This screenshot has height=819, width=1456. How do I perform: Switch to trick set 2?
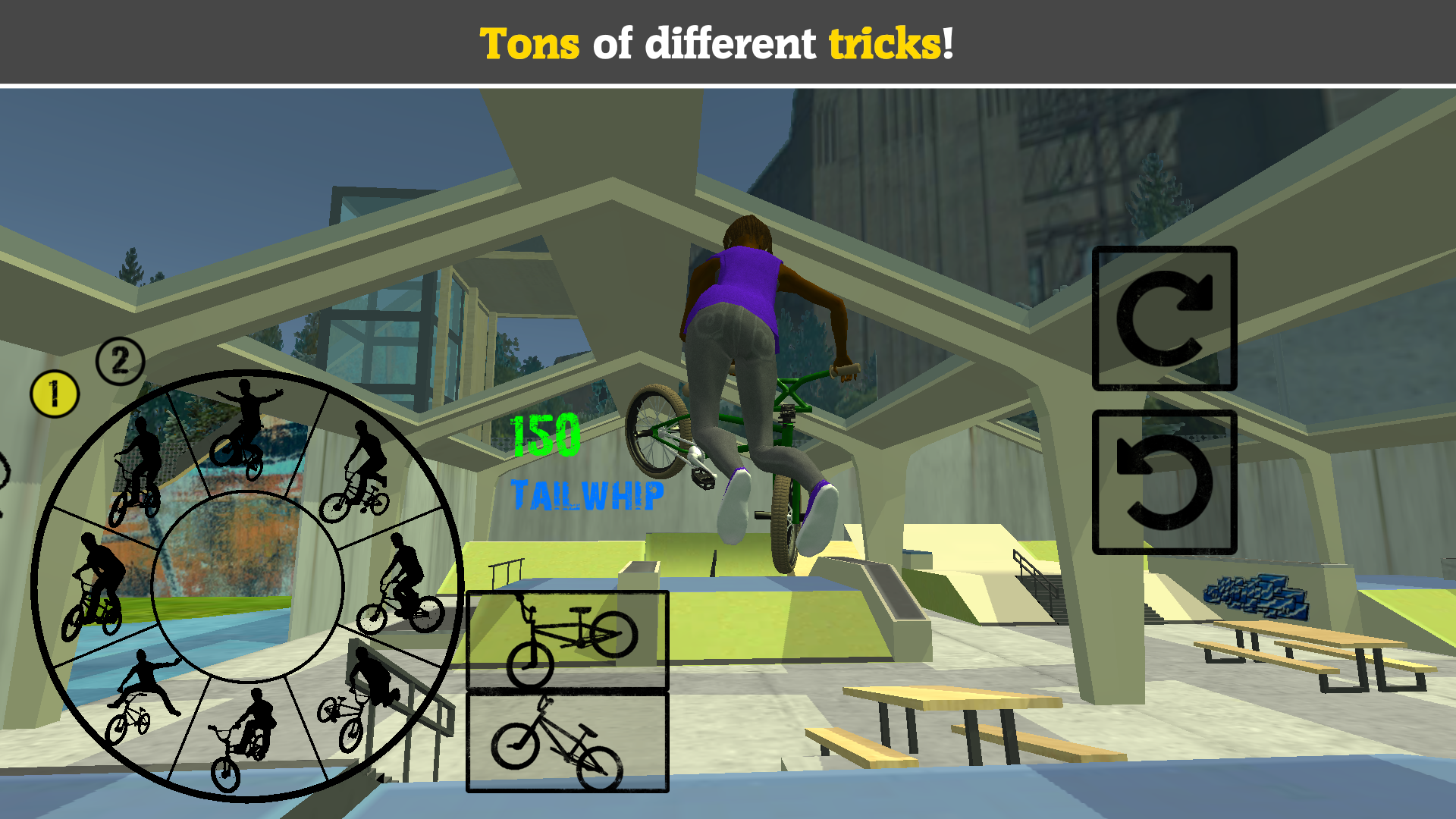(x=119, y=359)
